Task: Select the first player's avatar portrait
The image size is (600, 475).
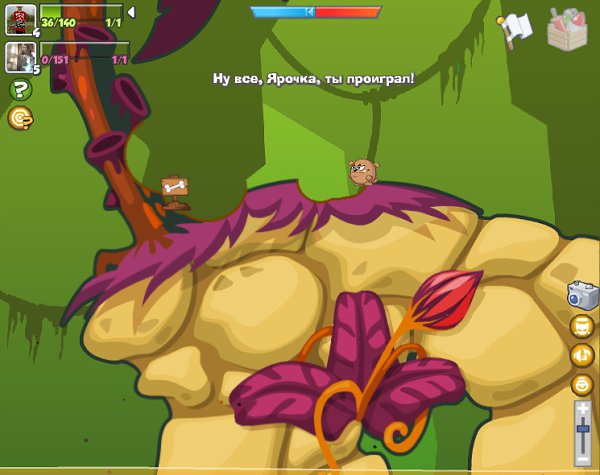Action: coord(20,19)
